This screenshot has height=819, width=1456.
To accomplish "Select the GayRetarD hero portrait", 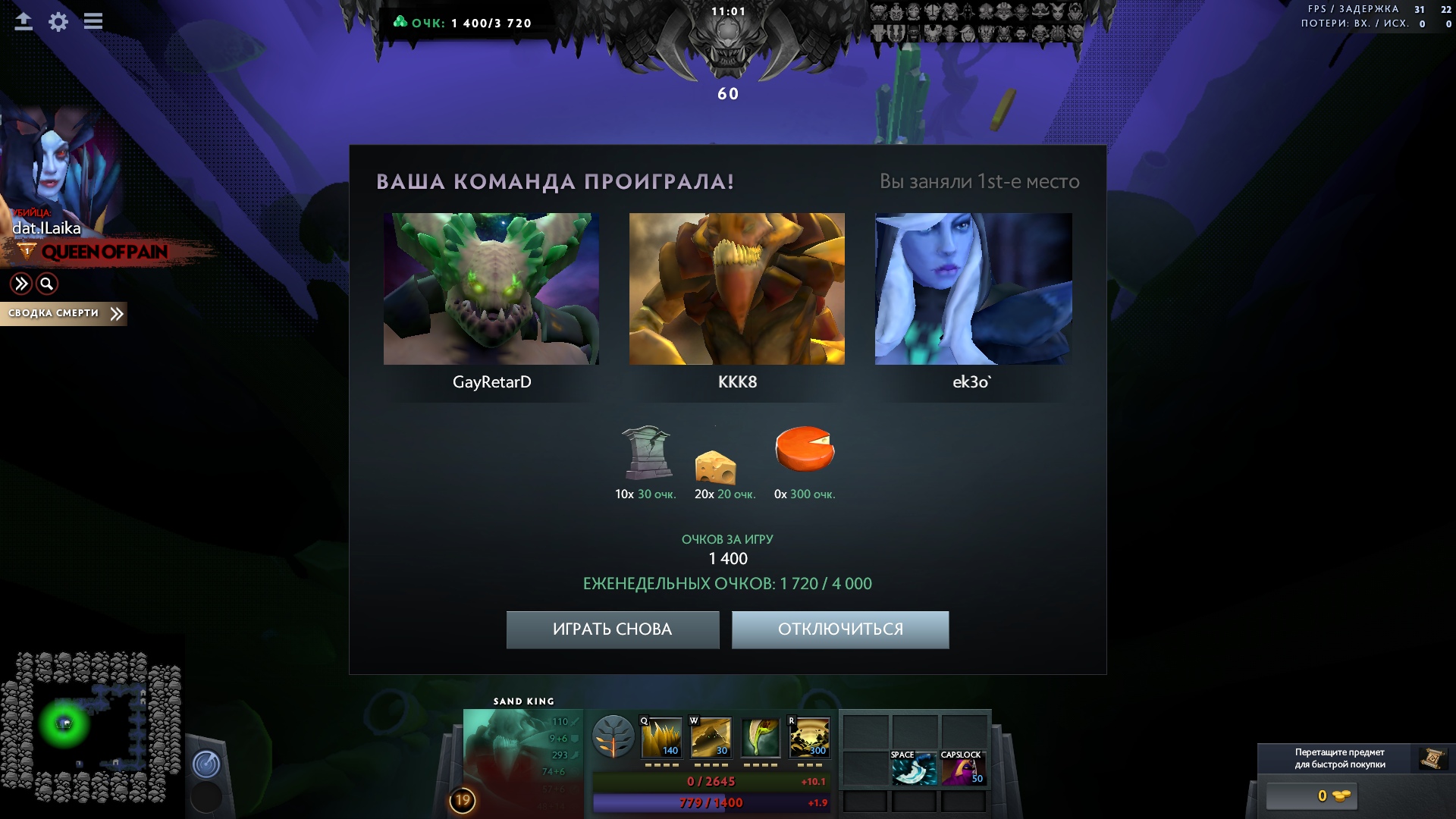I will tap(491, 289).
